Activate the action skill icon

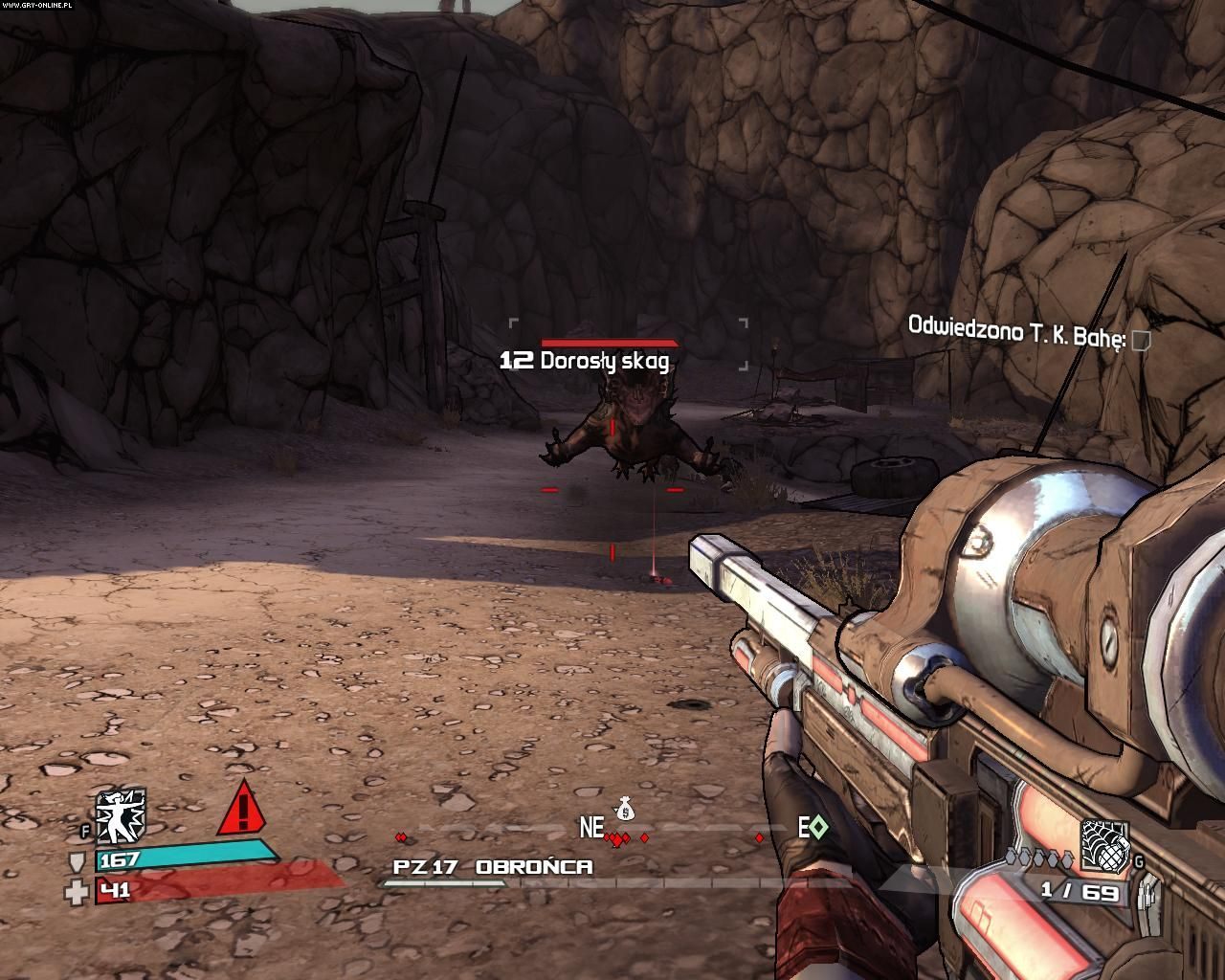121,815
